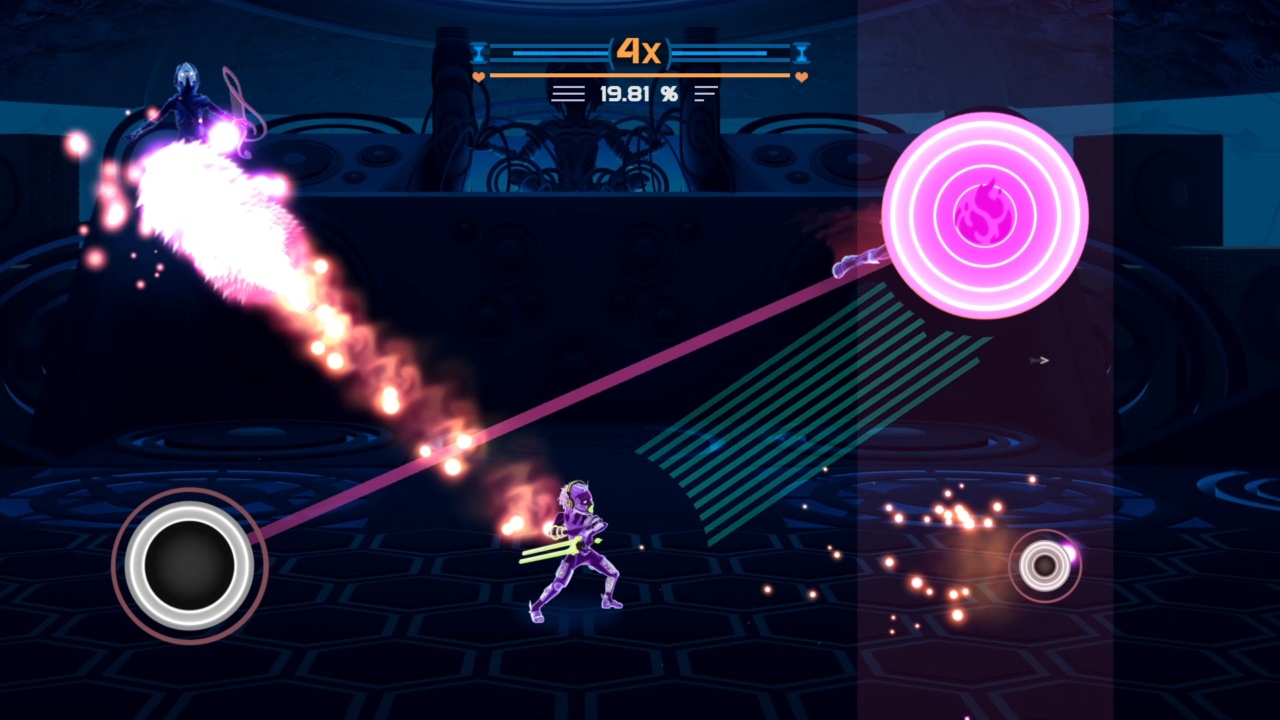Select the 4x multiplier badge
Viewport: 1280px width, 720px height.
coord(637,52)
